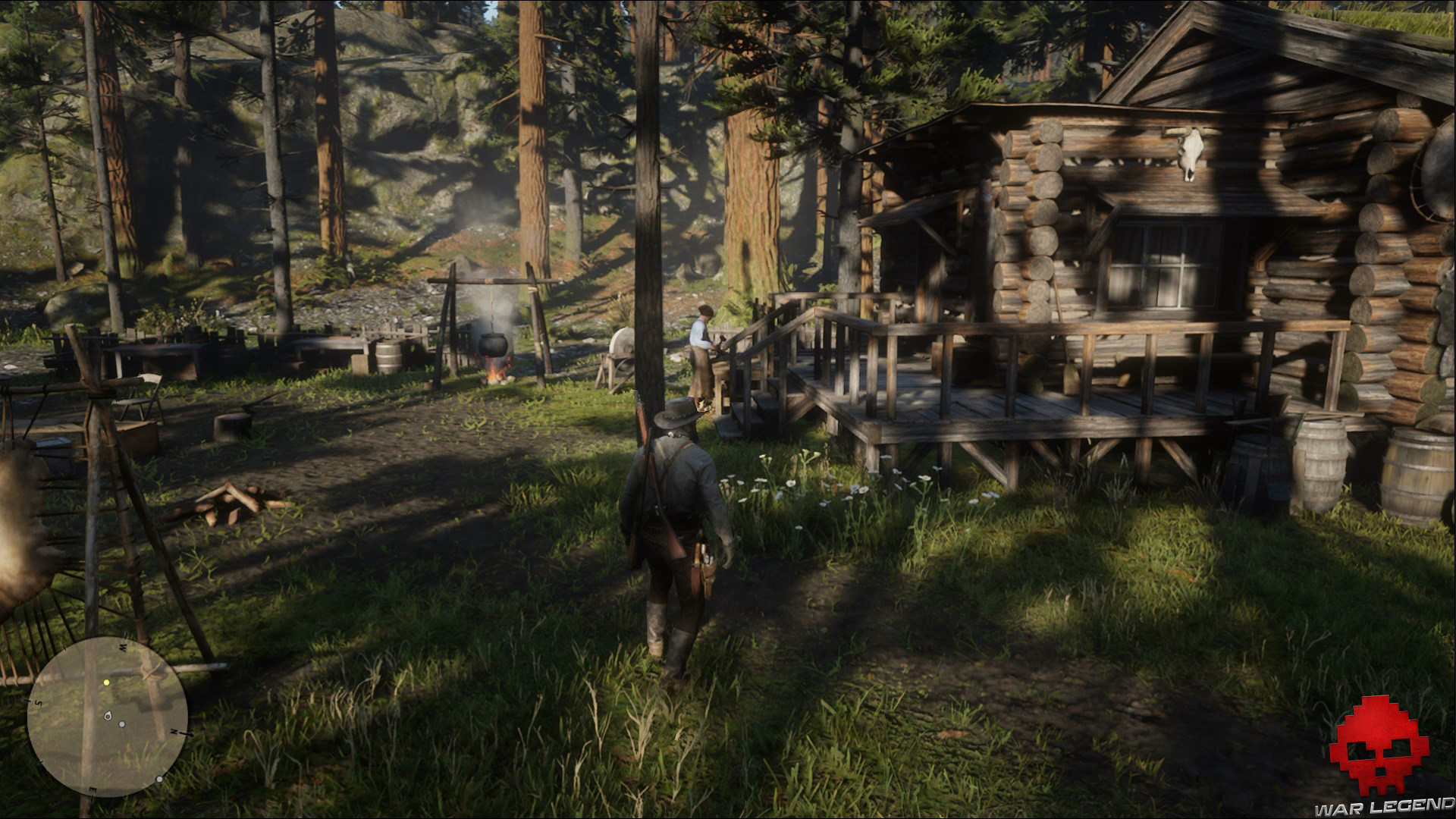Select the white companion dot near the player marker
The width and height of the screenshot is (1456, 819).
(122, 724)
